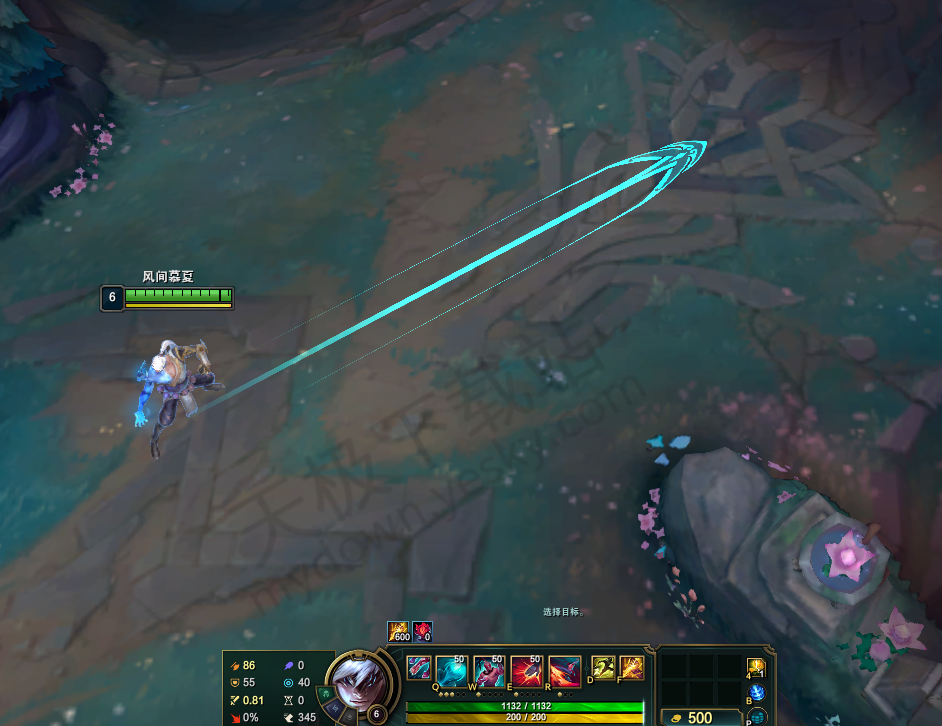The height and width of the screenshot is (726, 942).
Task: Open the shop via the 500 gold button
Action: (699, 717)
